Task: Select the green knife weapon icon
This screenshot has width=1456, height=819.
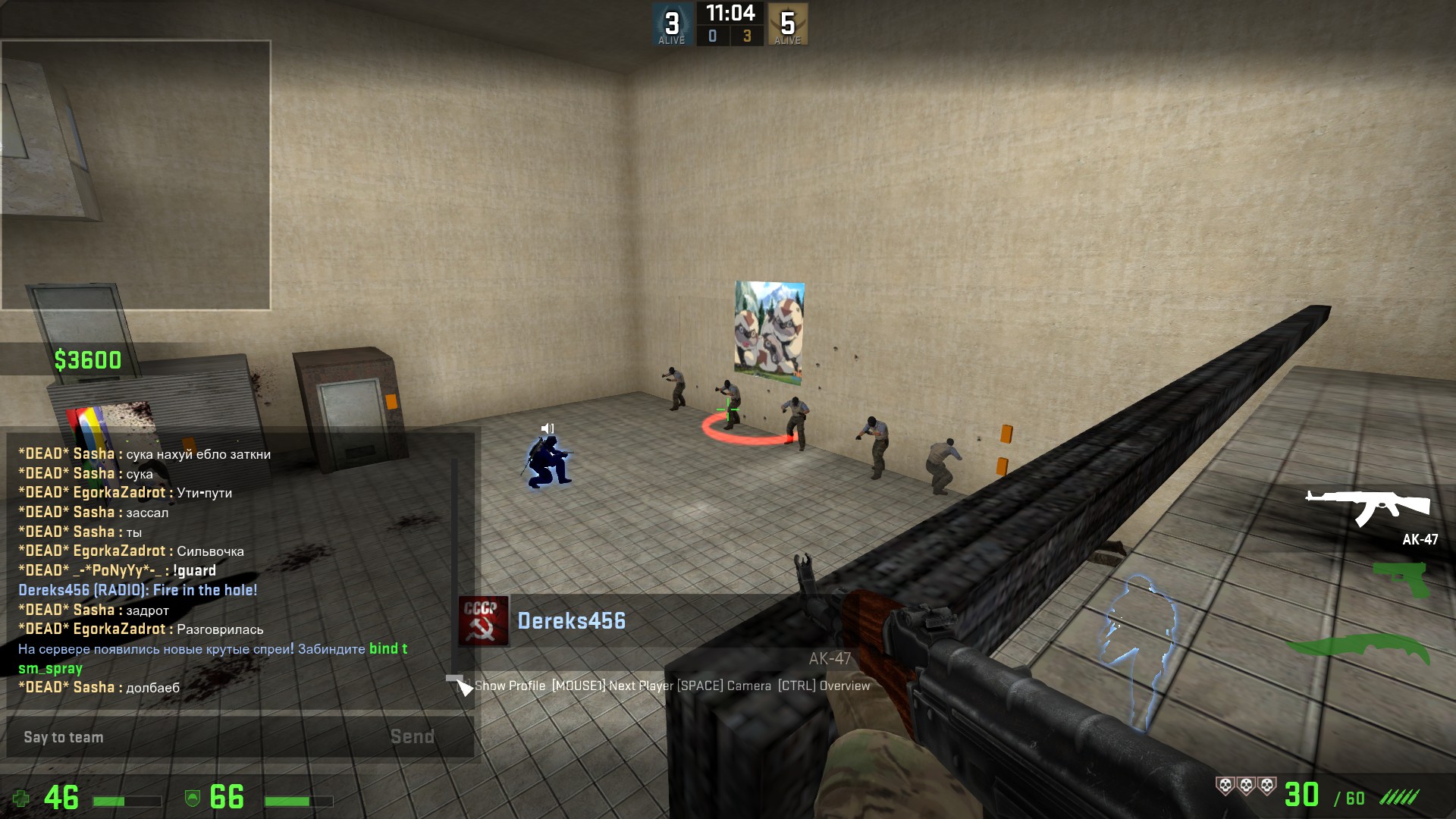Action: [x=1357, y=648]
